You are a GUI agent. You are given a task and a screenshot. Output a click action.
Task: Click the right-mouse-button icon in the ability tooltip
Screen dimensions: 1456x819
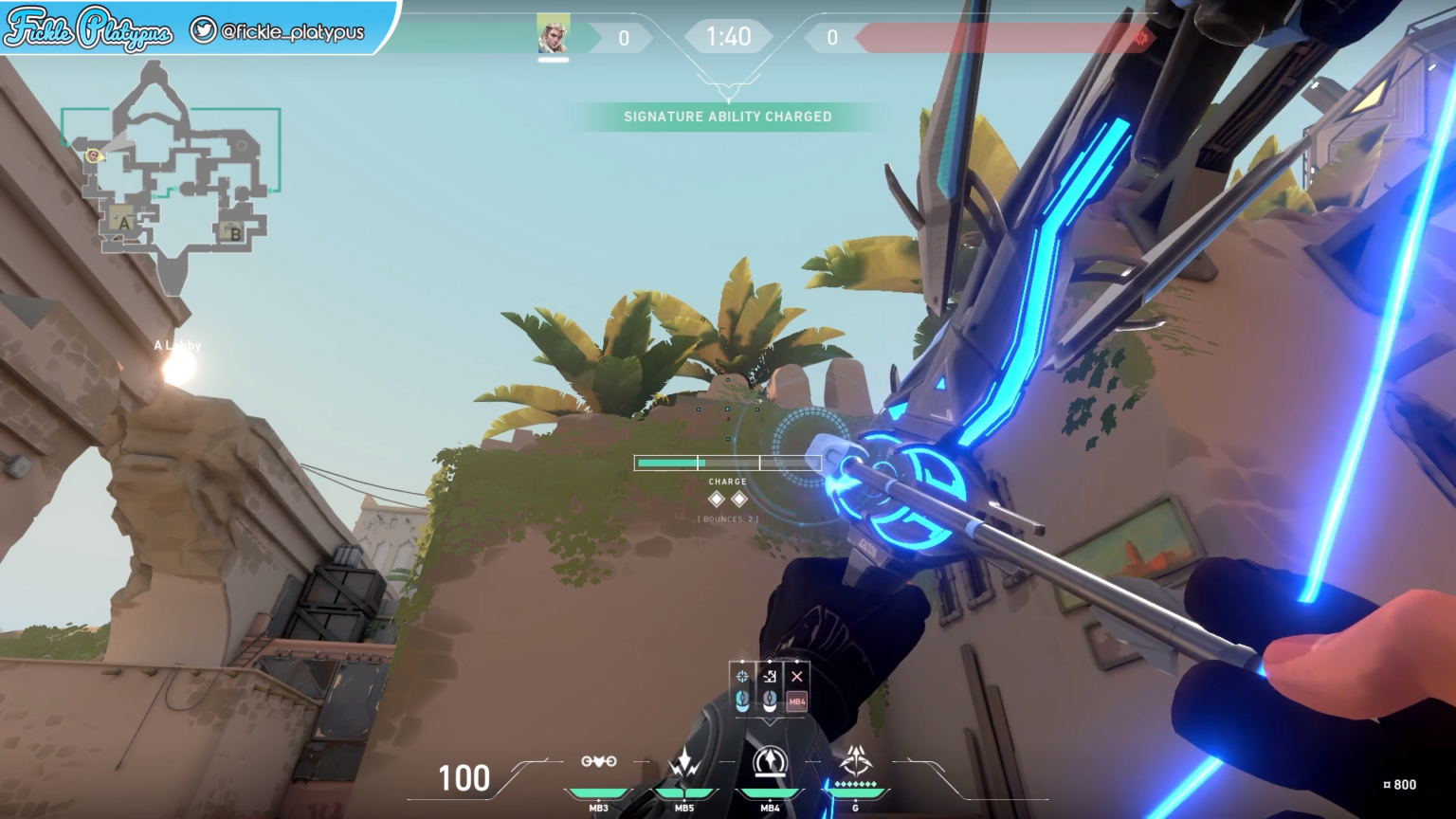pos(769,701)
